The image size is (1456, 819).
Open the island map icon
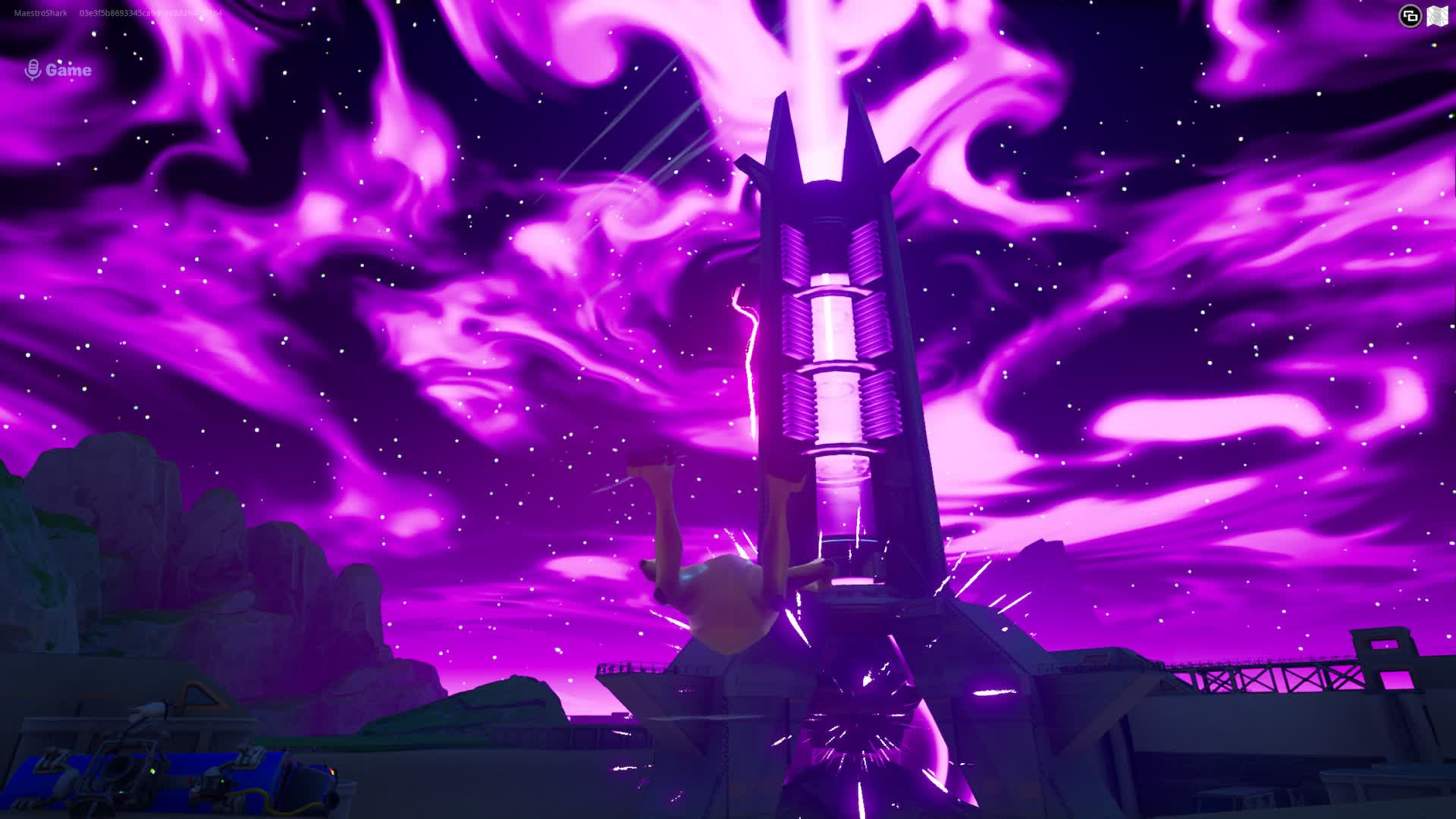(x=1437, y=15)
